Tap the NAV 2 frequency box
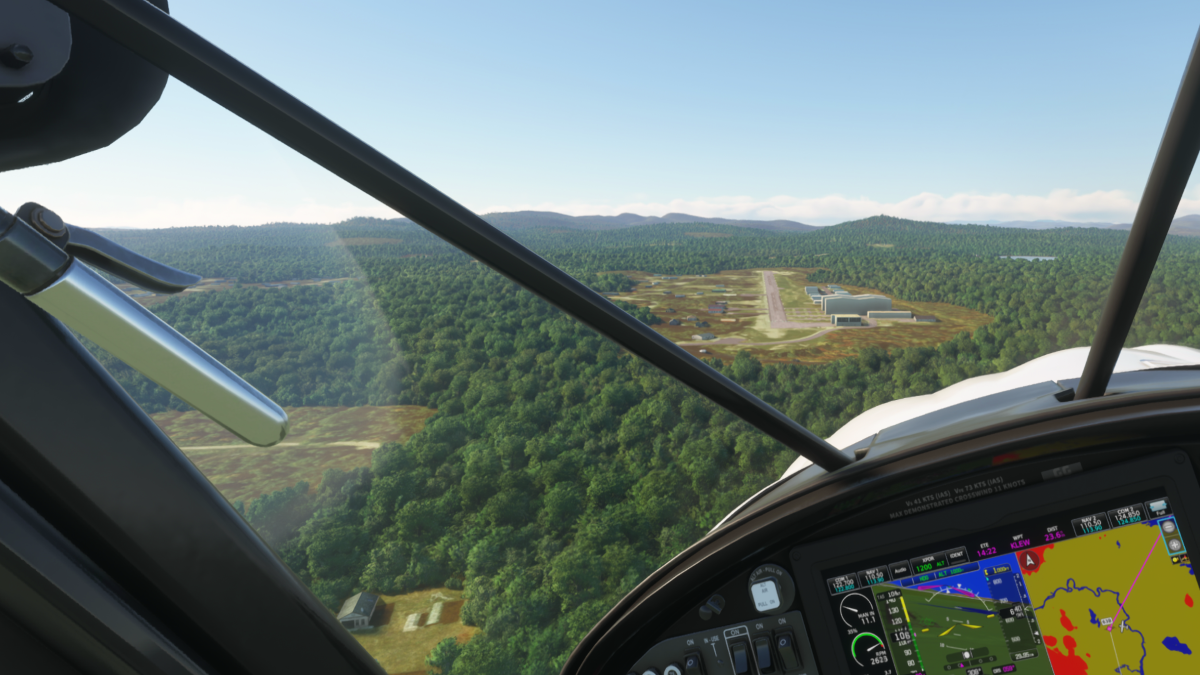The width and height of the screenshot is (1200, 675). tap(1090, 523)
